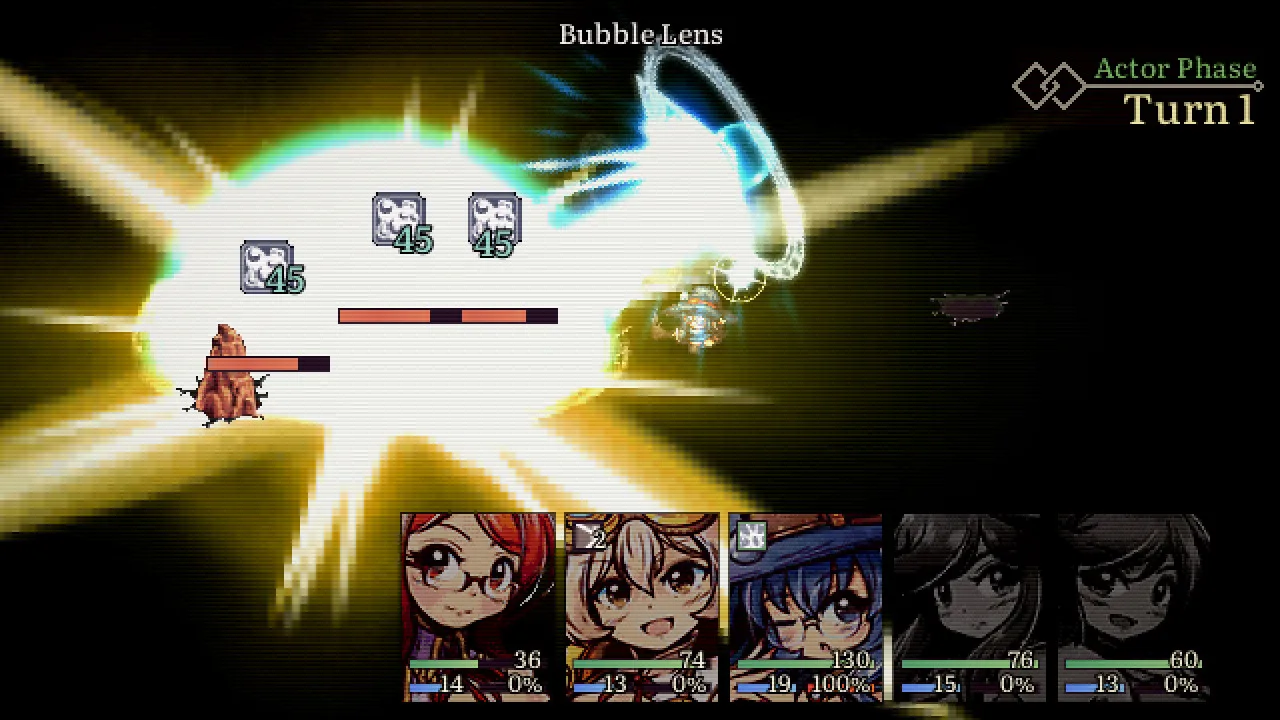This screenshot has width=1280, height=720.
Task: Click the middle bubble damage icon showing 45
Action: click(400, 222)
